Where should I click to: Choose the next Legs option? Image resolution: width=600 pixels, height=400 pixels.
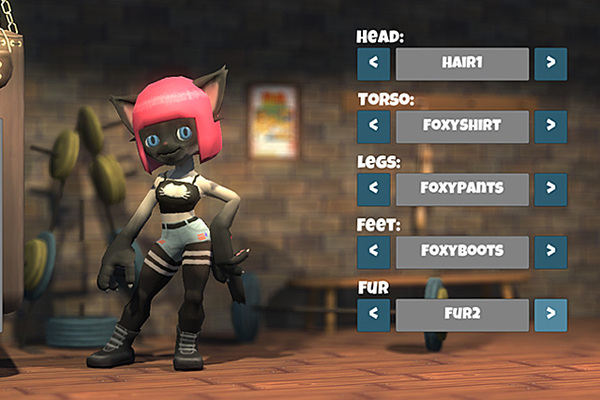[x=550, y=190]
